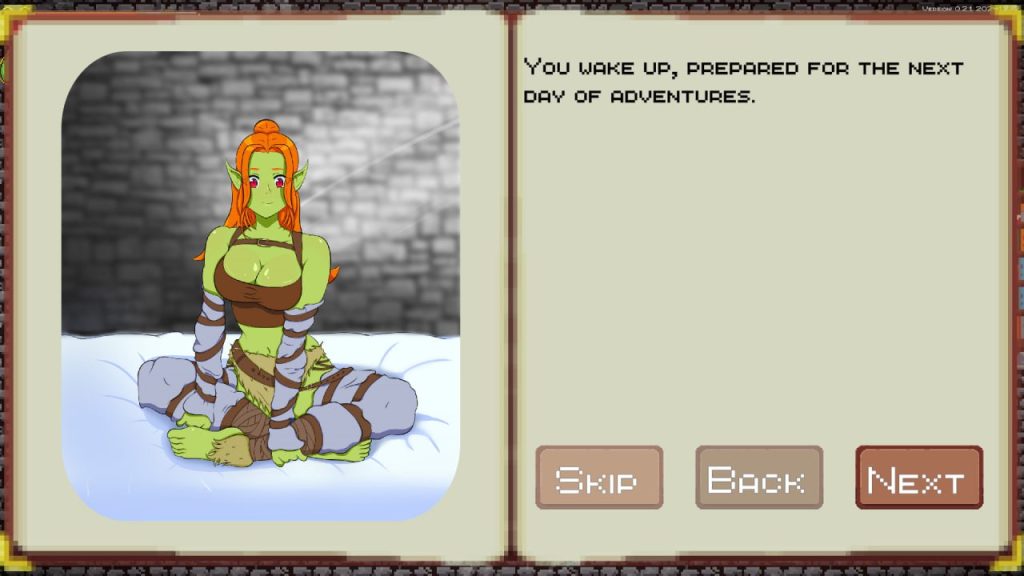
Task: Advance the story with Next
Action: (919, 478)
